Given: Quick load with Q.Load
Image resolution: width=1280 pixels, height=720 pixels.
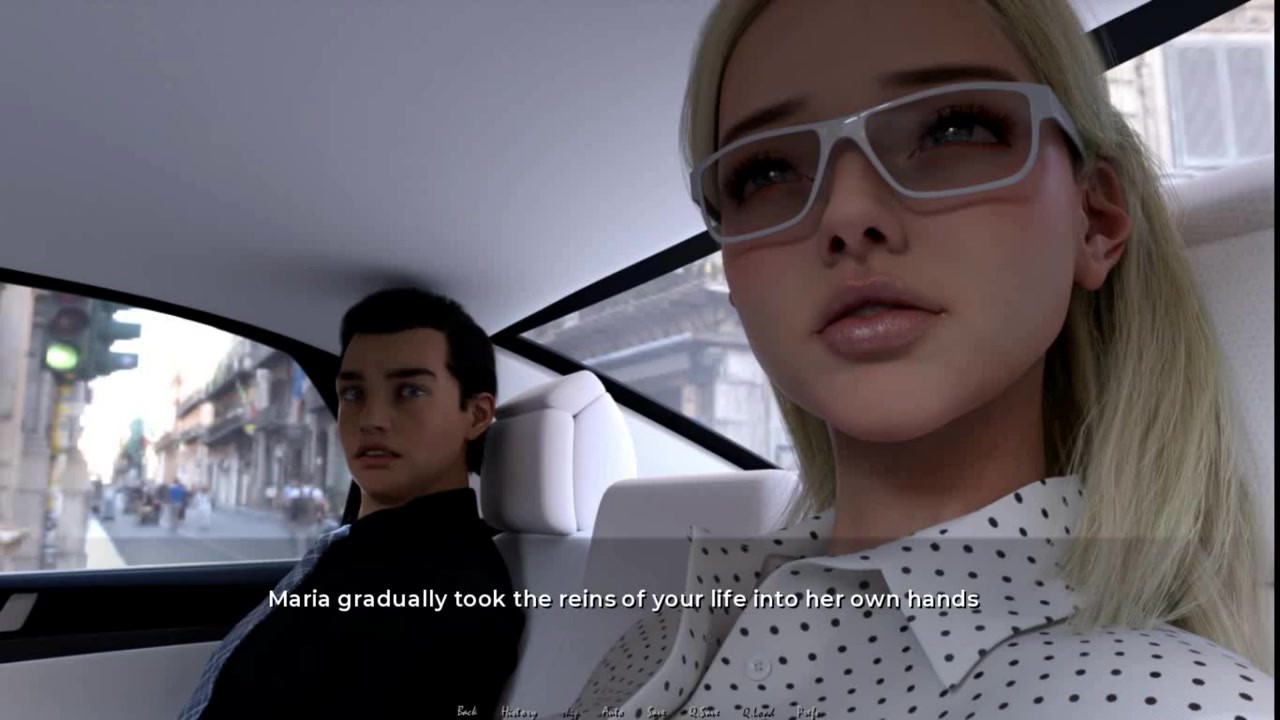Looking at the screenshot, I should [757, 712].
